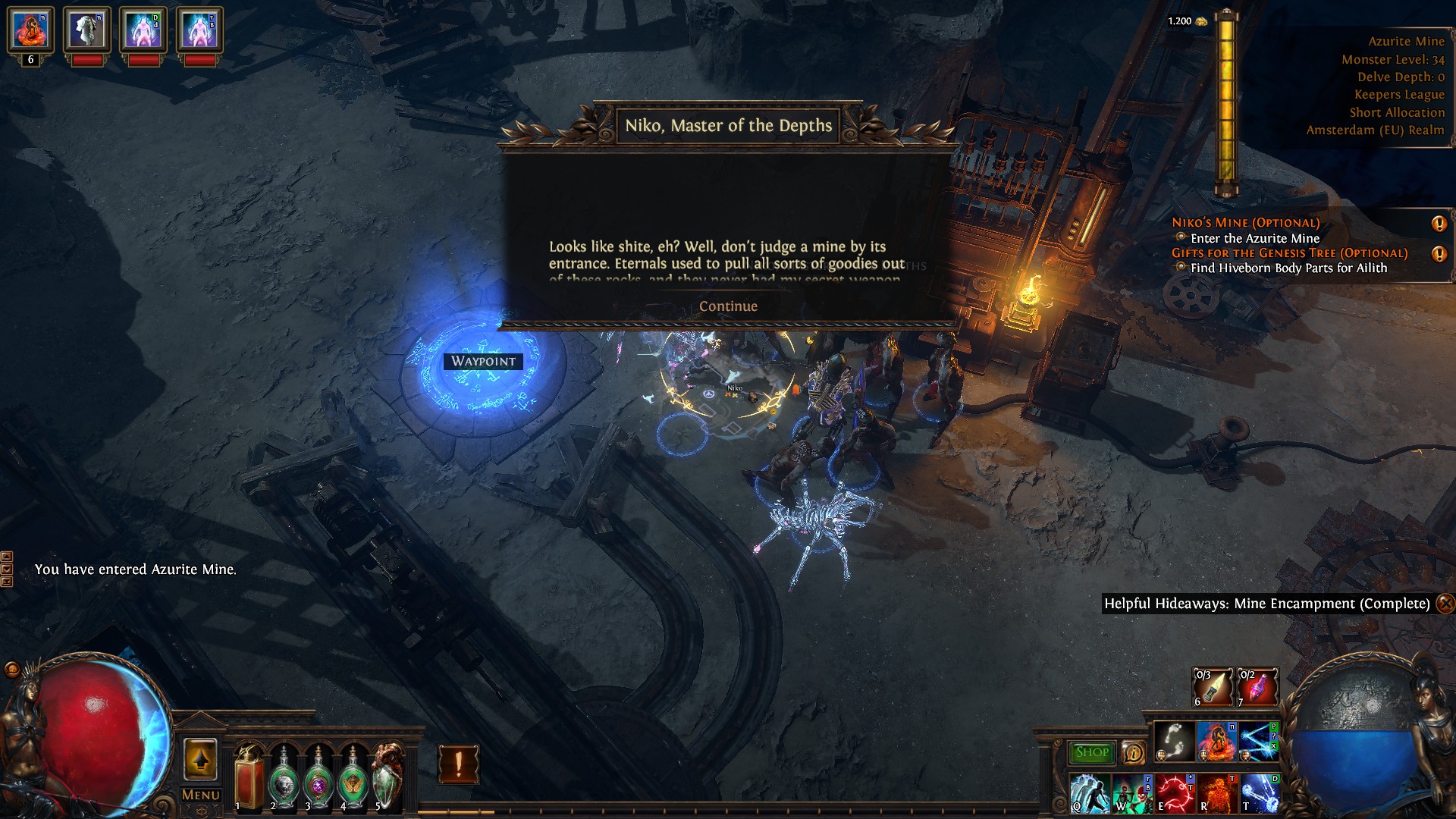Select the Gifts for the Genesis Tree quest
This screenshot has height=819, width=1456.
[1289, 253]
